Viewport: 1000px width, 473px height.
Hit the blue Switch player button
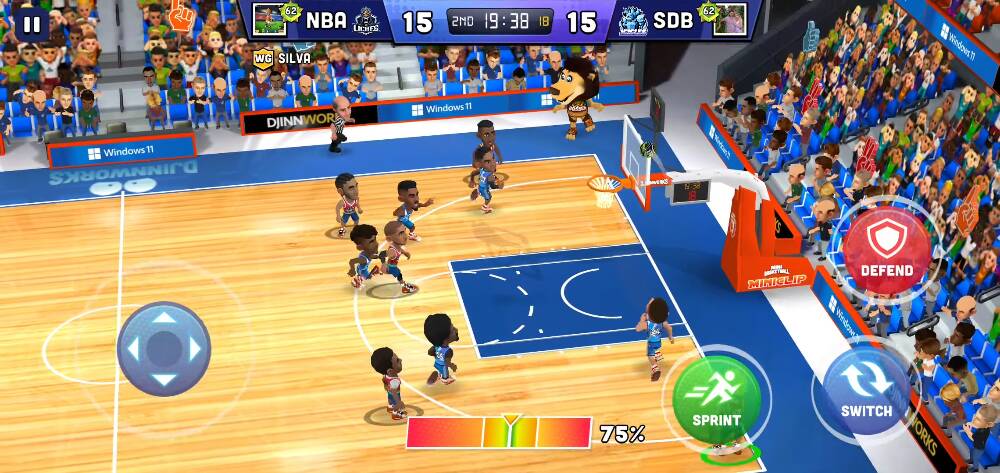point(866,390)
